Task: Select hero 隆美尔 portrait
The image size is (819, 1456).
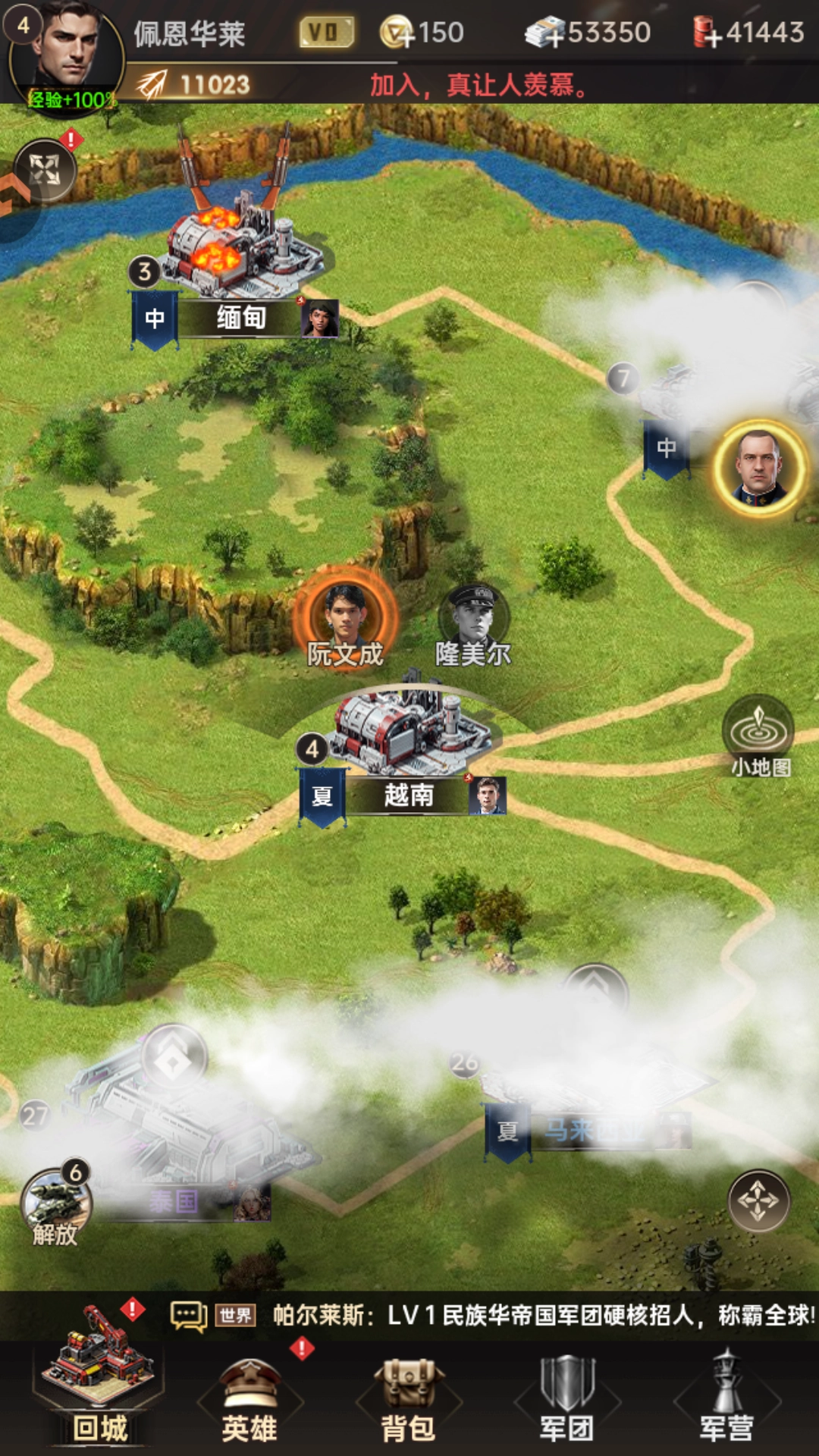Action: click(474, 616)
